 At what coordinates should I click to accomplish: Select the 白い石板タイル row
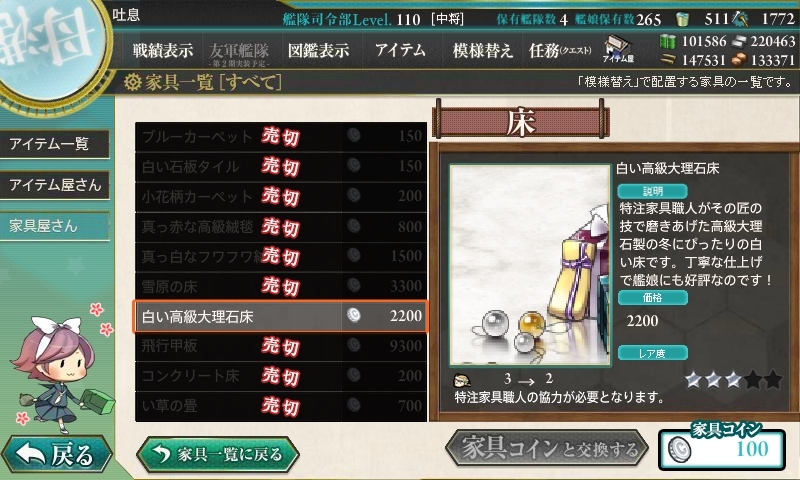pos(280,166)
